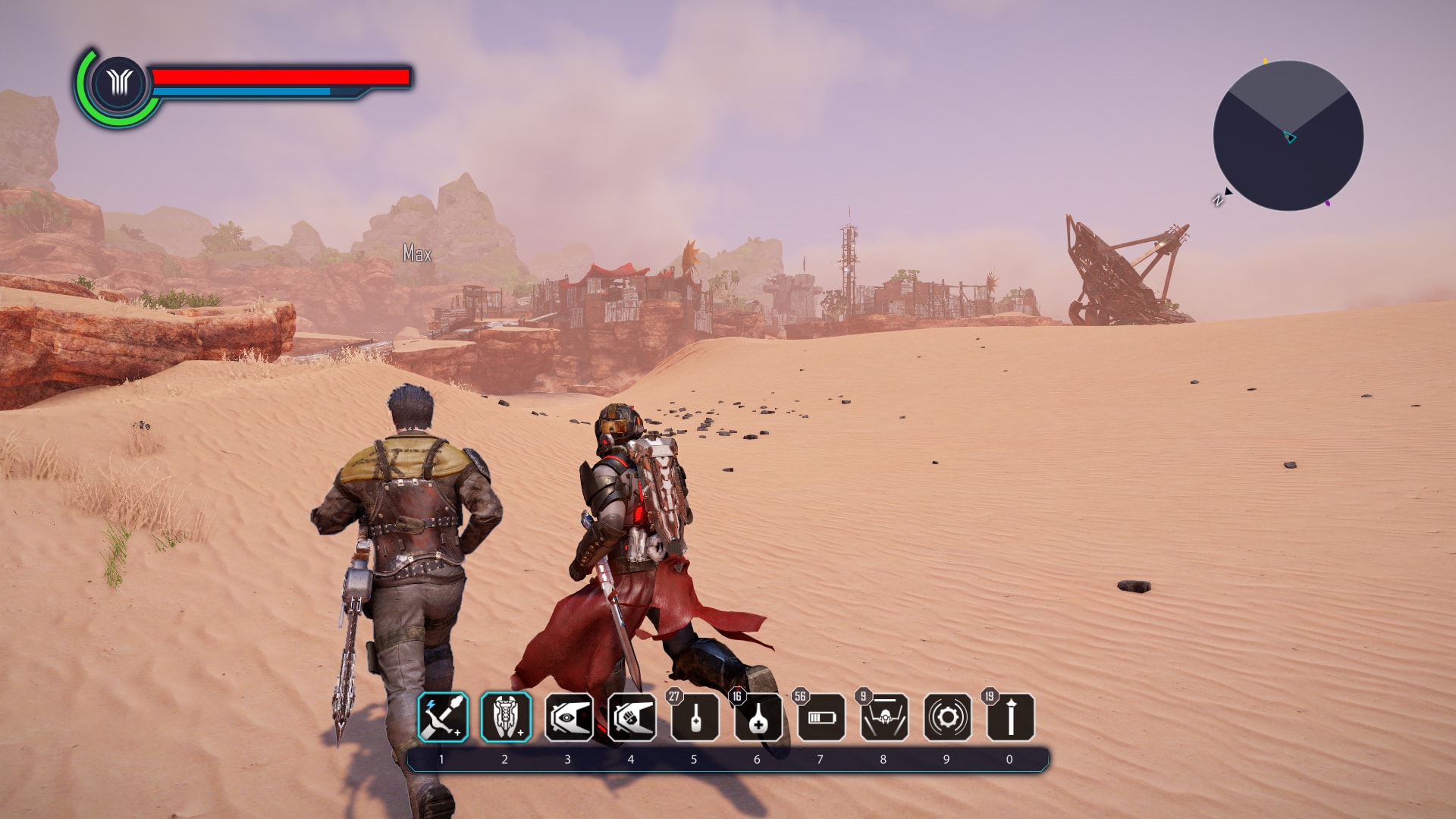This screenshot has width=1456, height=819.
Task: Activate the eye visor ability
Action: point(569,717)
